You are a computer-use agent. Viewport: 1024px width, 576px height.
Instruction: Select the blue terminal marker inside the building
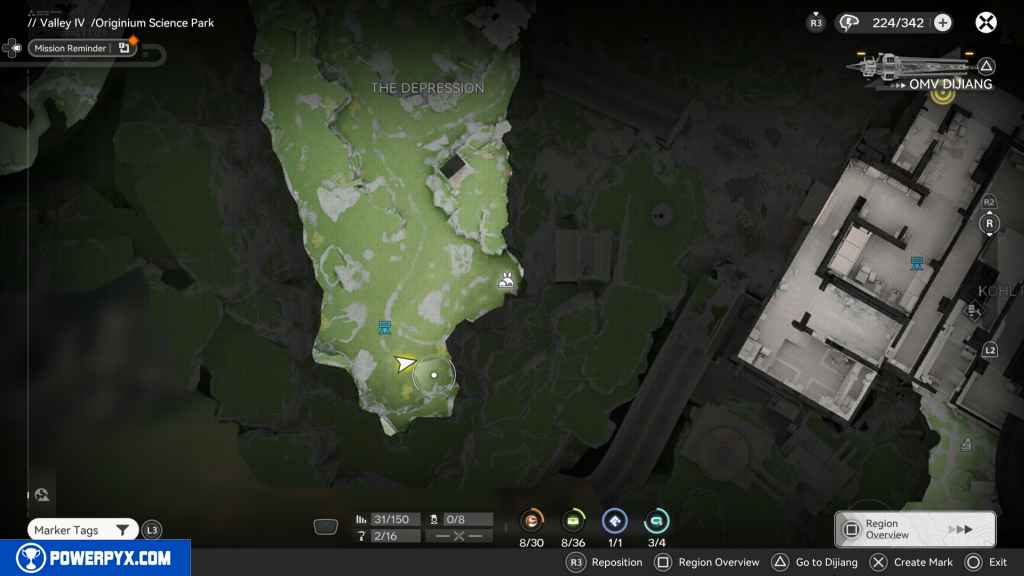coord(916,263)
